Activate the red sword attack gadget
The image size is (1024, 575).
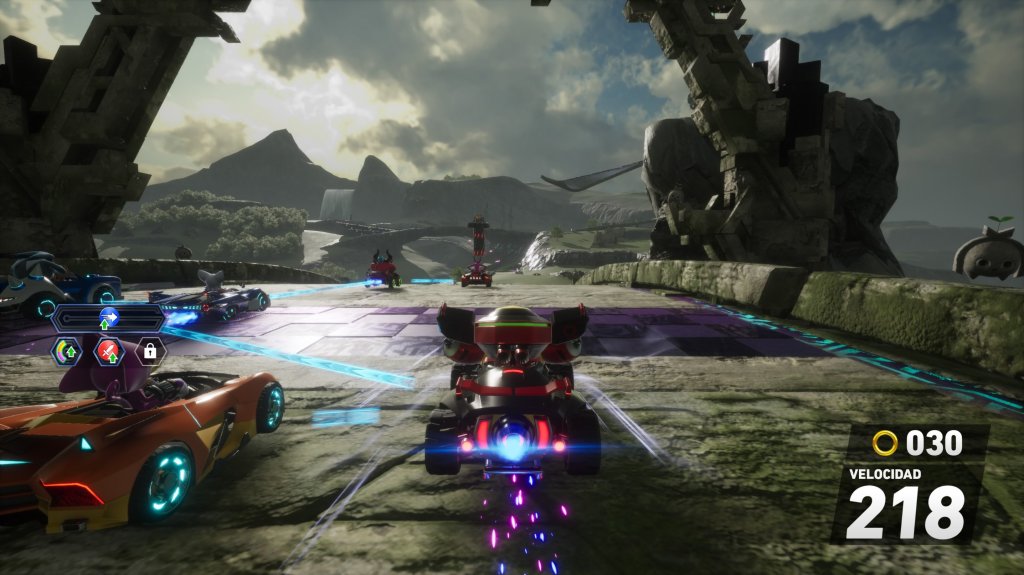pyautogui.click(x=108, y=350)
